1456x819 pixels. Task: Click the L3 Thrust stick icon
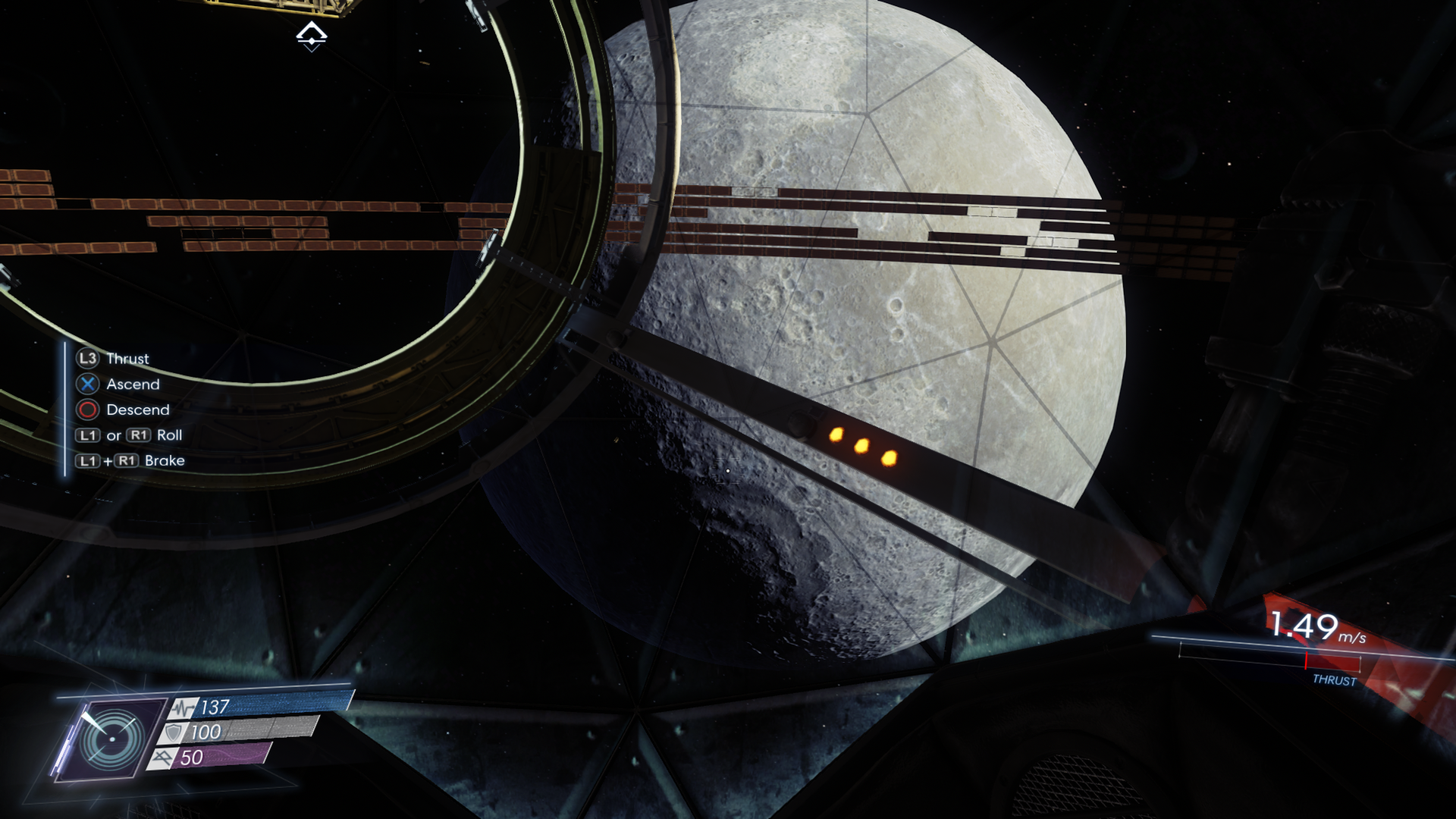pyautogui.click(x=86, y=359)
